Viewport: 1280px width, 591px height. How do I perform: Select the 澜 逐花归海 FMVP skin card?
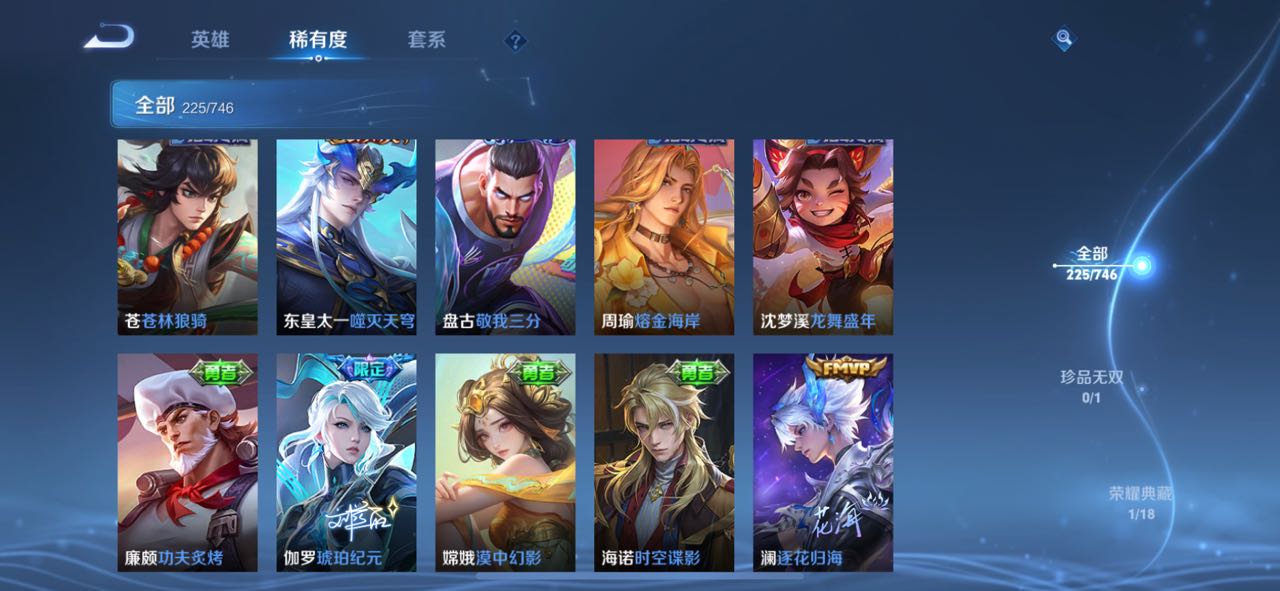[823, 462]
